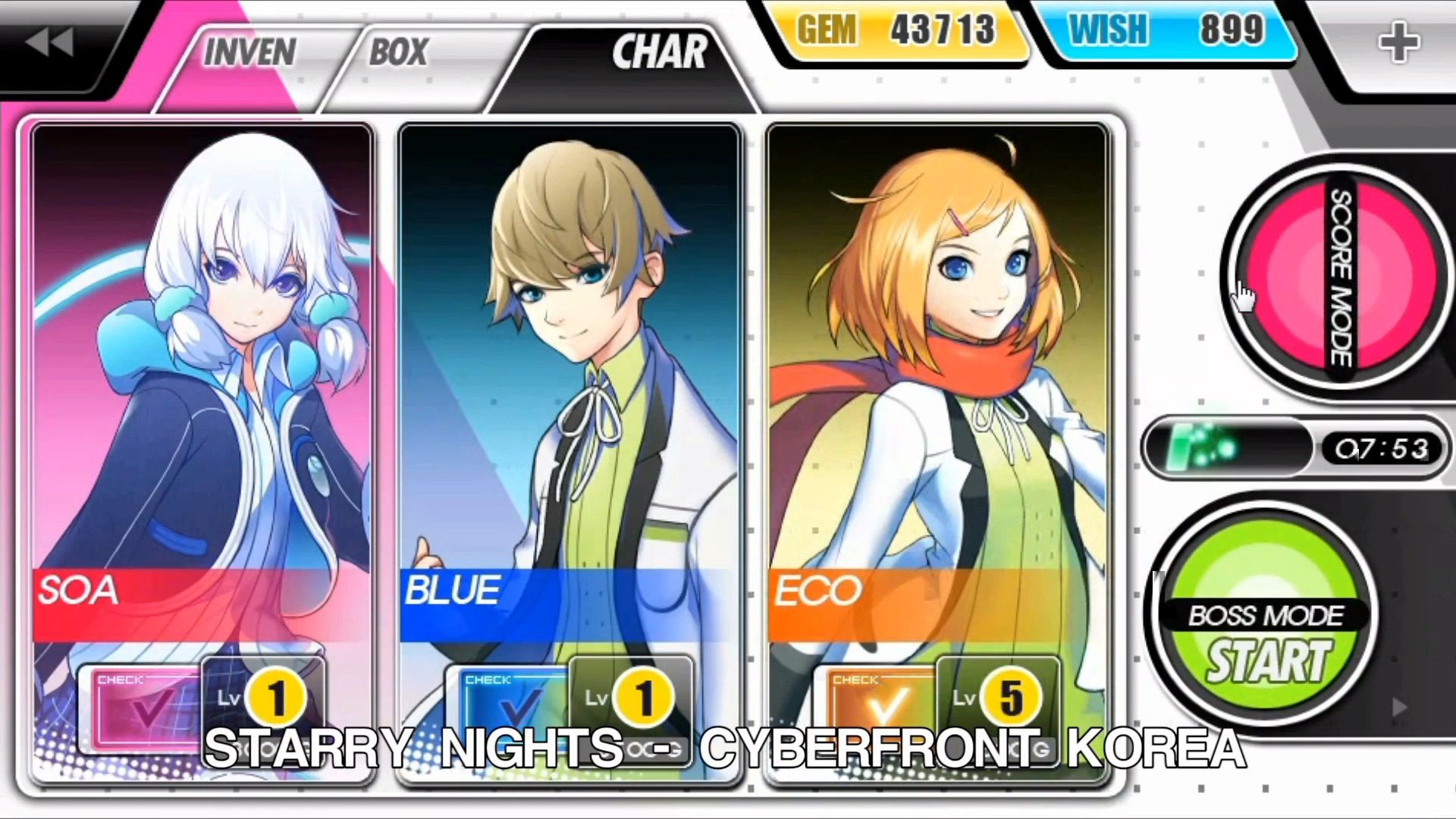Switch to the INVEN tab
The width and height of the screenshot is (1456, 819).
[249, 53]
